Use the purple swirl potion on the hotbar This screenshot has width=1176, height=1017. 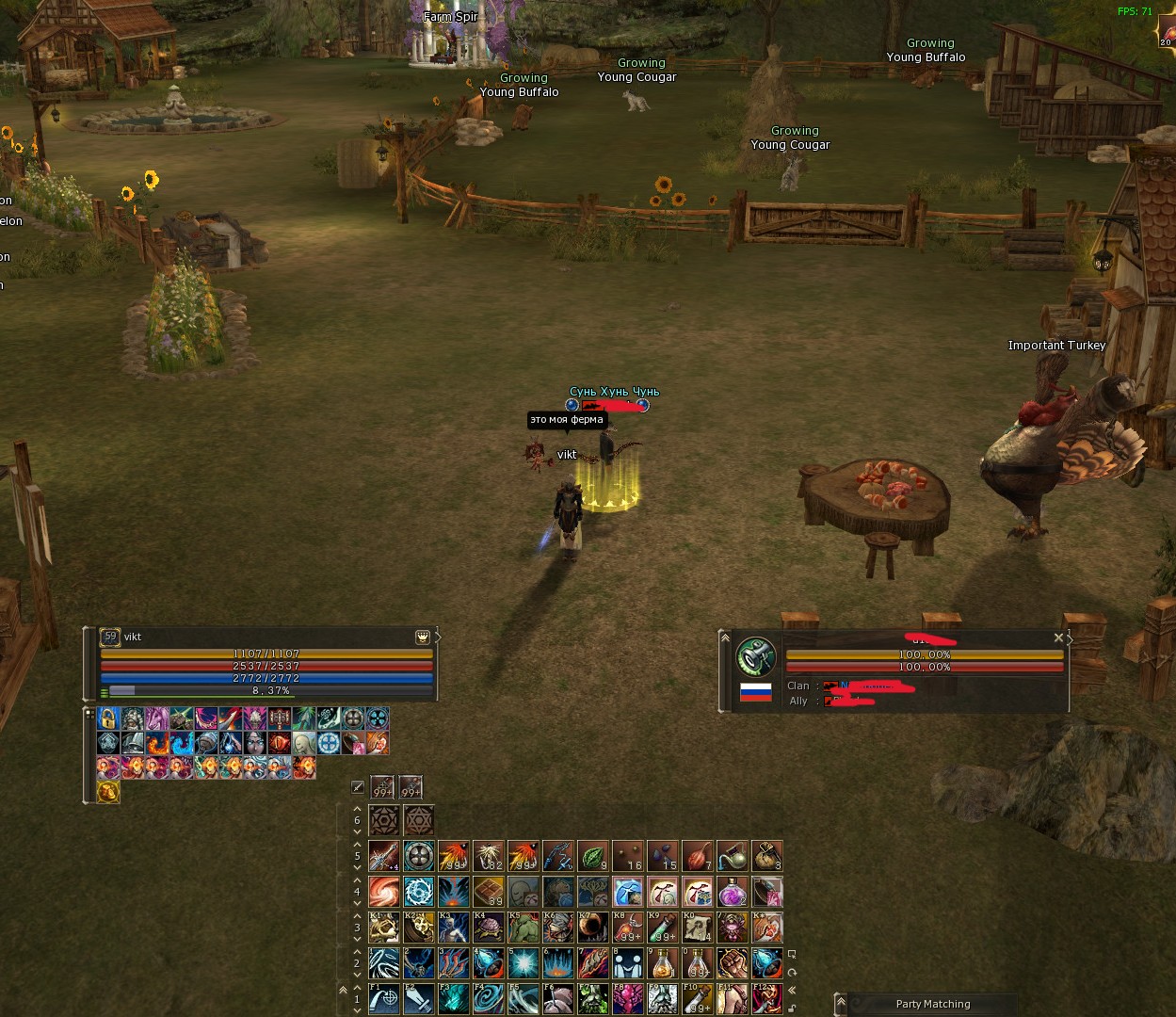tap(733, 892)
